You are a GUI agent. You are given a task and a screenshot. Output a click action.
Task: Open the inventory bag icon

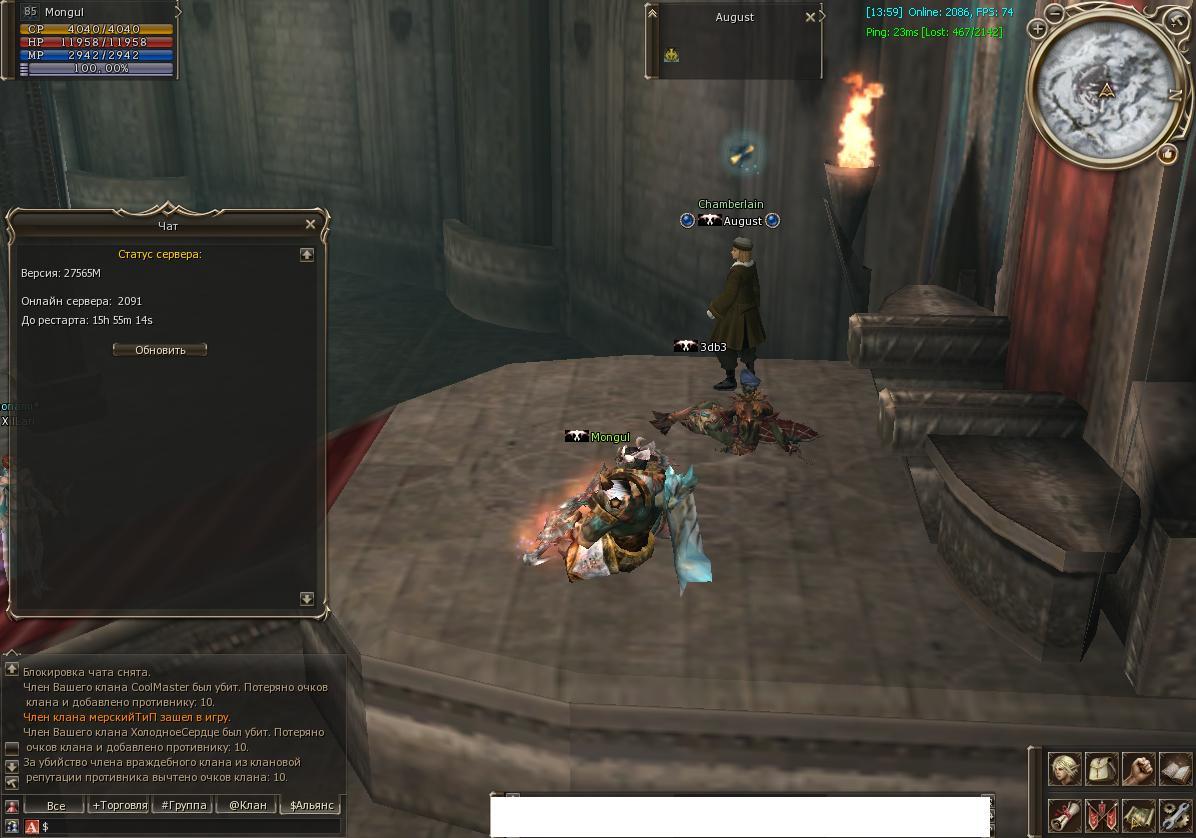[x=1101, y=768]
